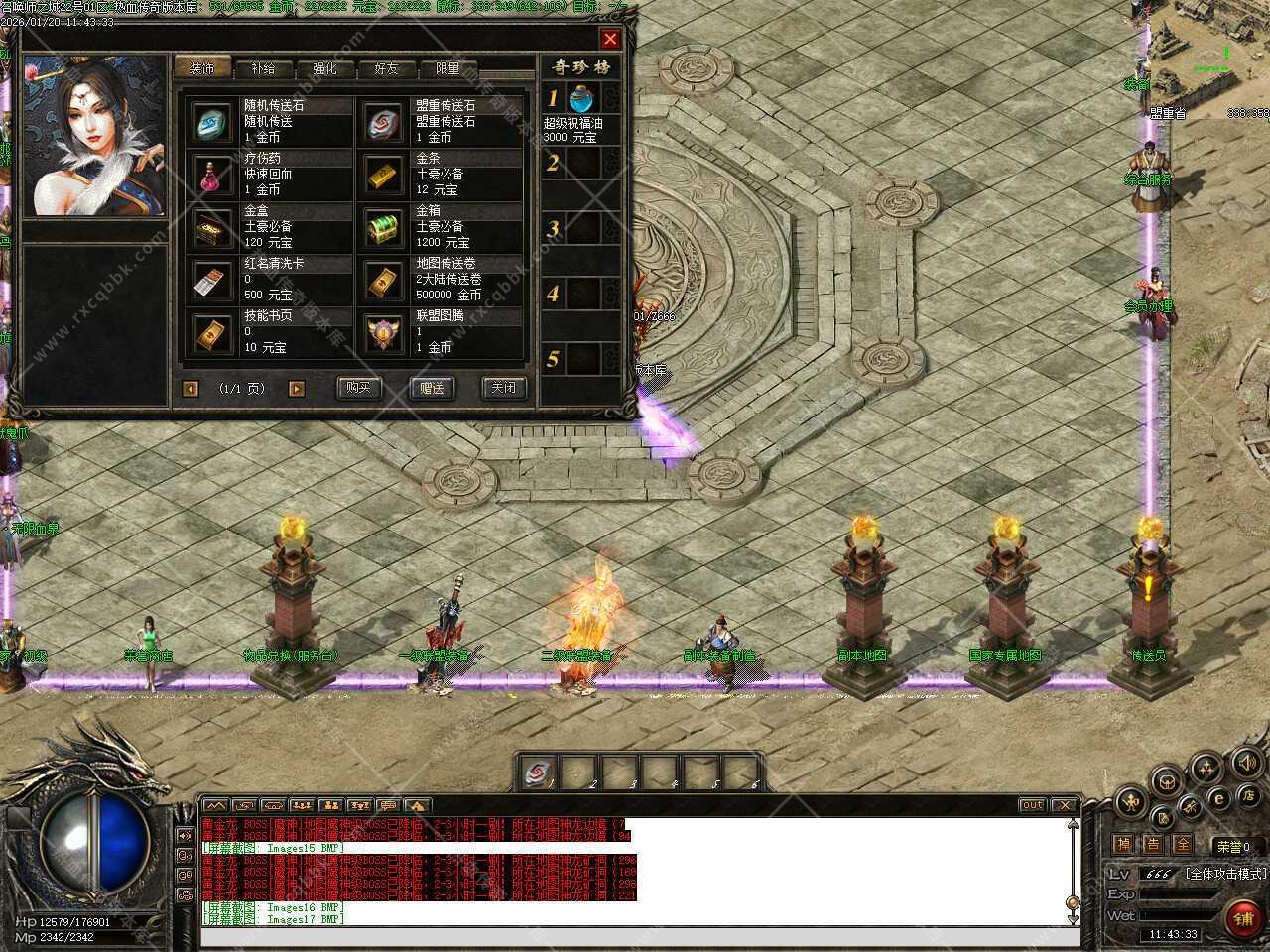
Task: Switch to the 补给 shop tab
Action: click(263, 69)
